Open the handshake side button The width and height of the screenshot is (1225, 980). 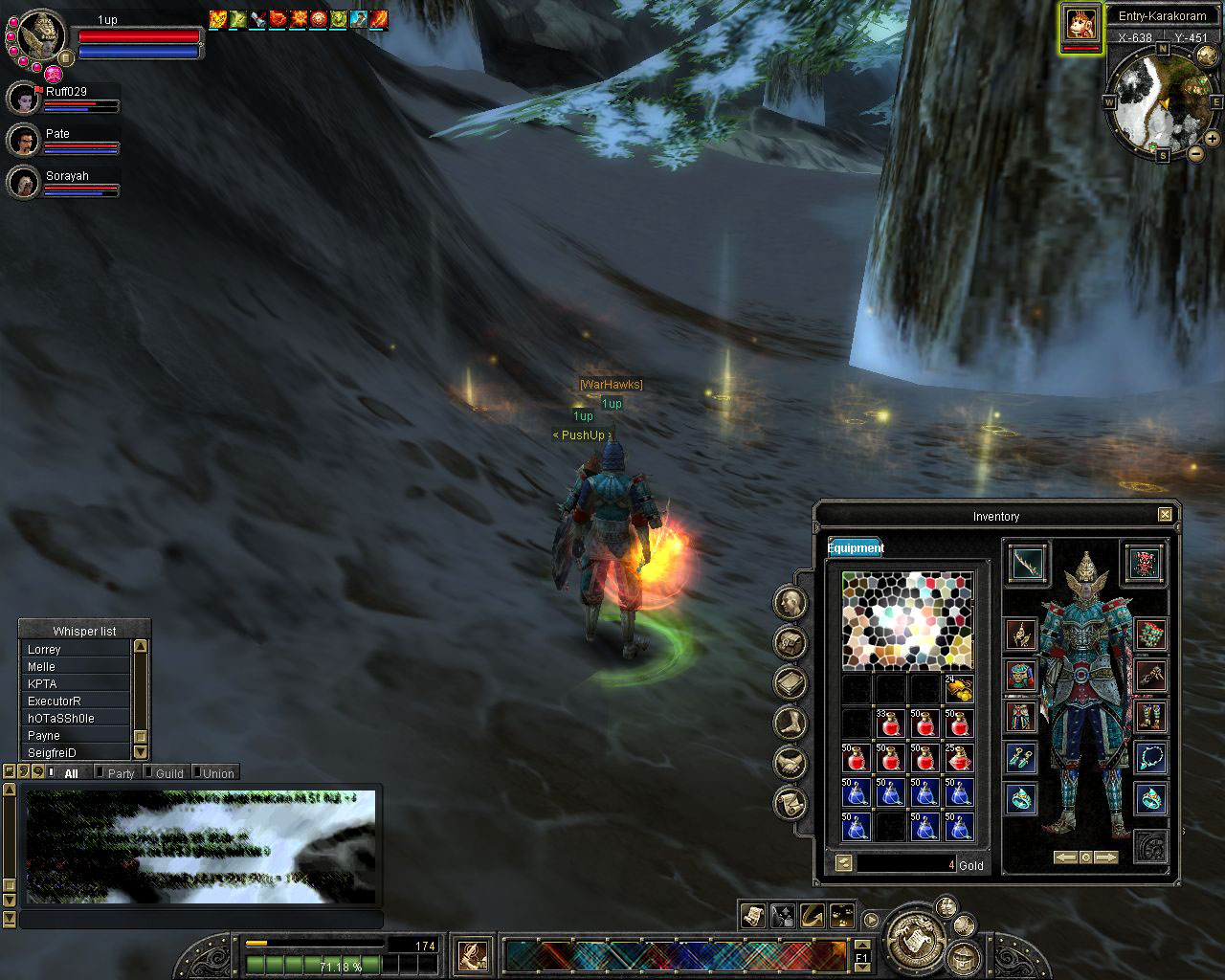point(791,763)
